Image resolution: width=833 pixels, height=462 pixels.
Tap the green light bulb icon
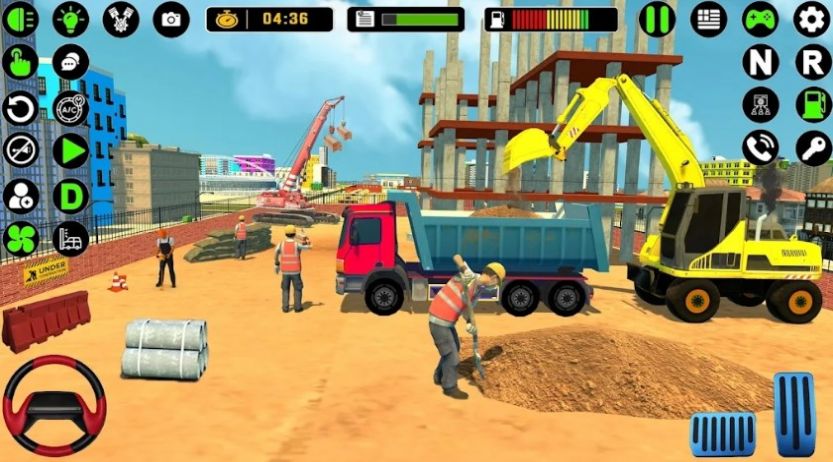(x=70, y=19)
